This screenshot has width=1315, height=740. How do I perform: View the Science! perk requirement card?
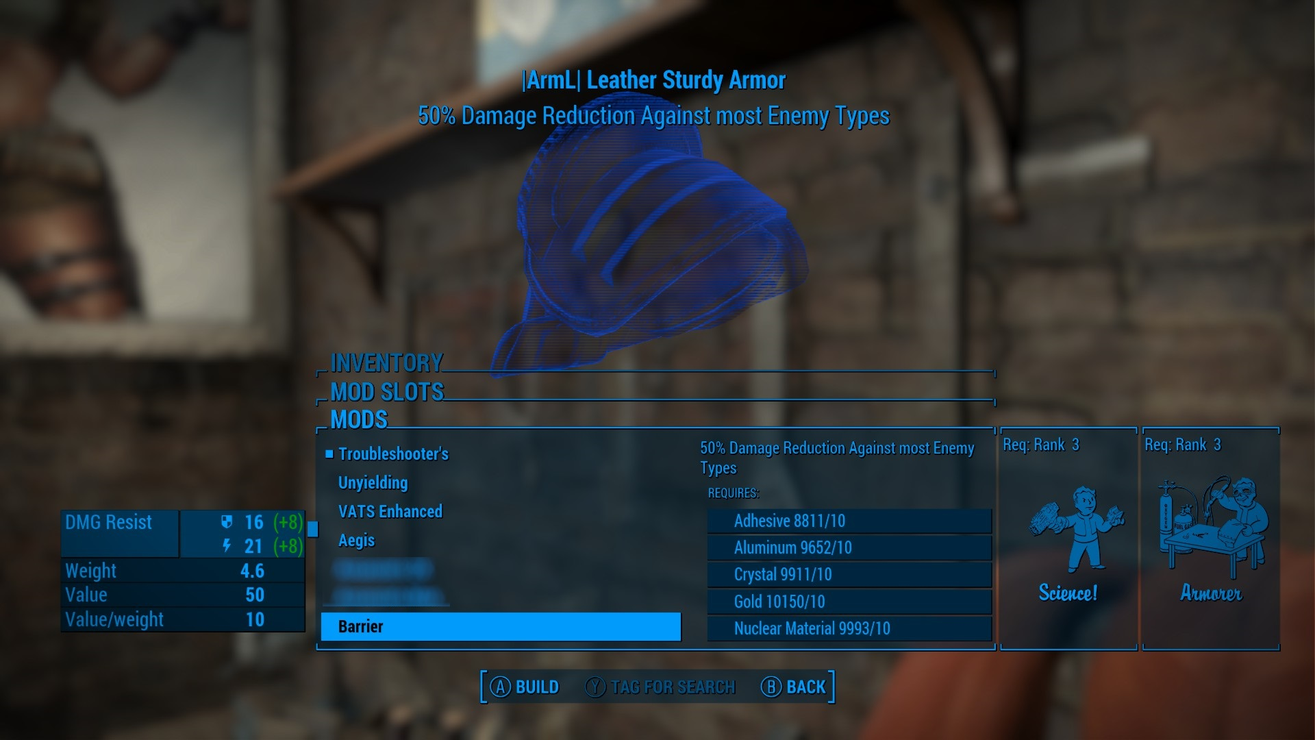tap(1068, 540)
